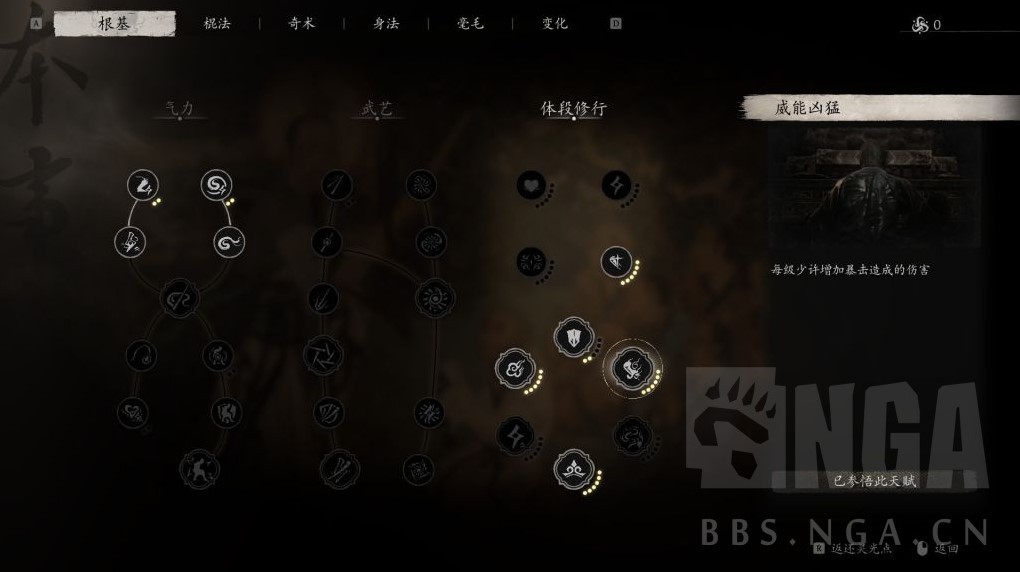Viewport: 1020px width, 572px height.
Task: Select the pinwheel blades talent node
Action: (x=324, y=353)
